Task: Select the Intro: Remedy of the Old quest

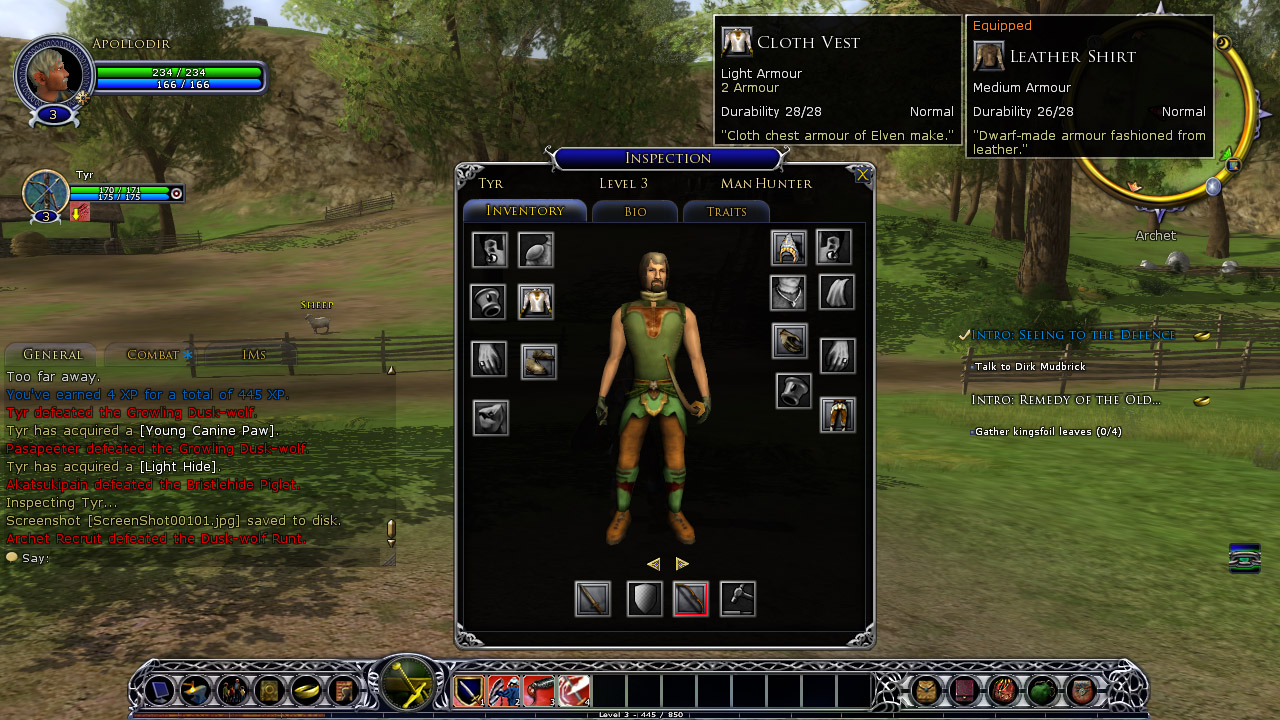Action: pos(1066,400)
